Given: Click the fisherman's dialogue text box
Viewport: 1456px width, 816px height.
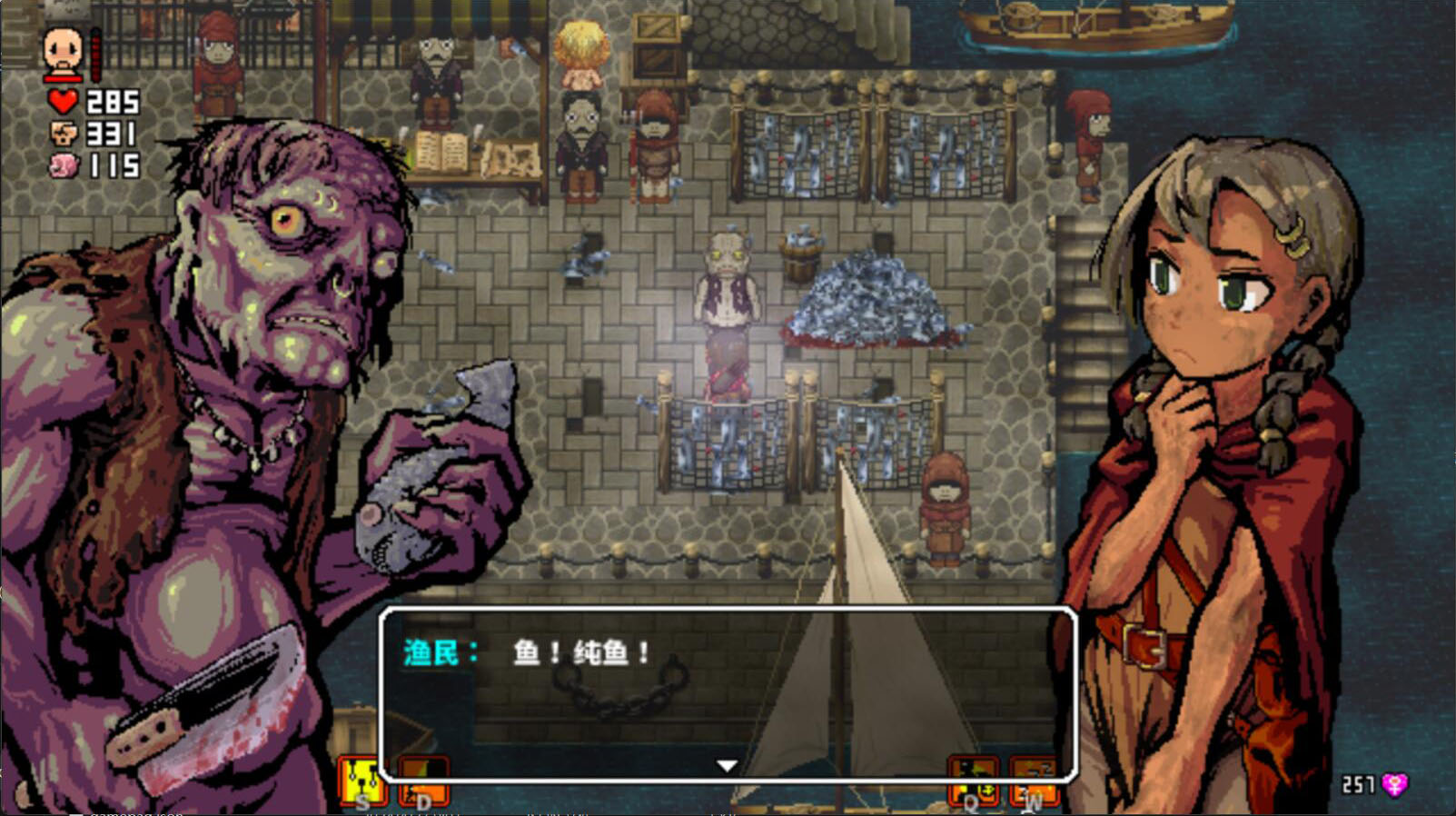Looking at the screenshot, I should point(727,693).
